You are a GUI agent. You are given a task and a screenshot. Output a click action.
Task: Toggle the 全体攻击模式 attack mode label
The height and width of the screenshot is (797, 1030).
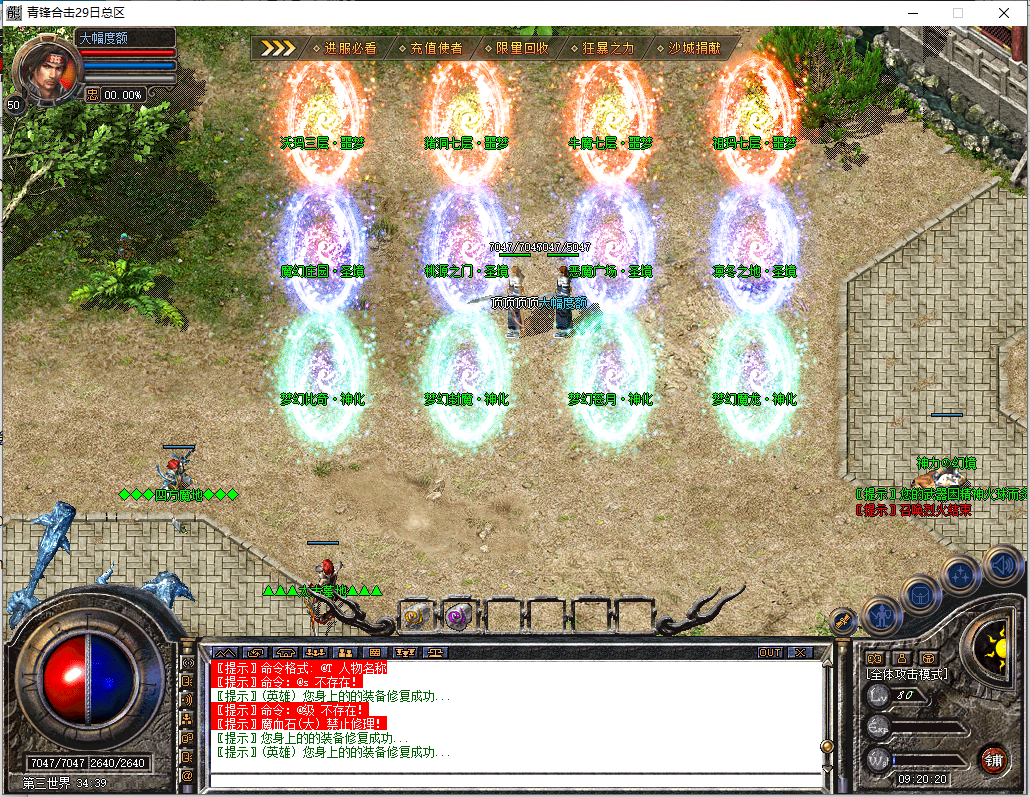pos(907,675)
